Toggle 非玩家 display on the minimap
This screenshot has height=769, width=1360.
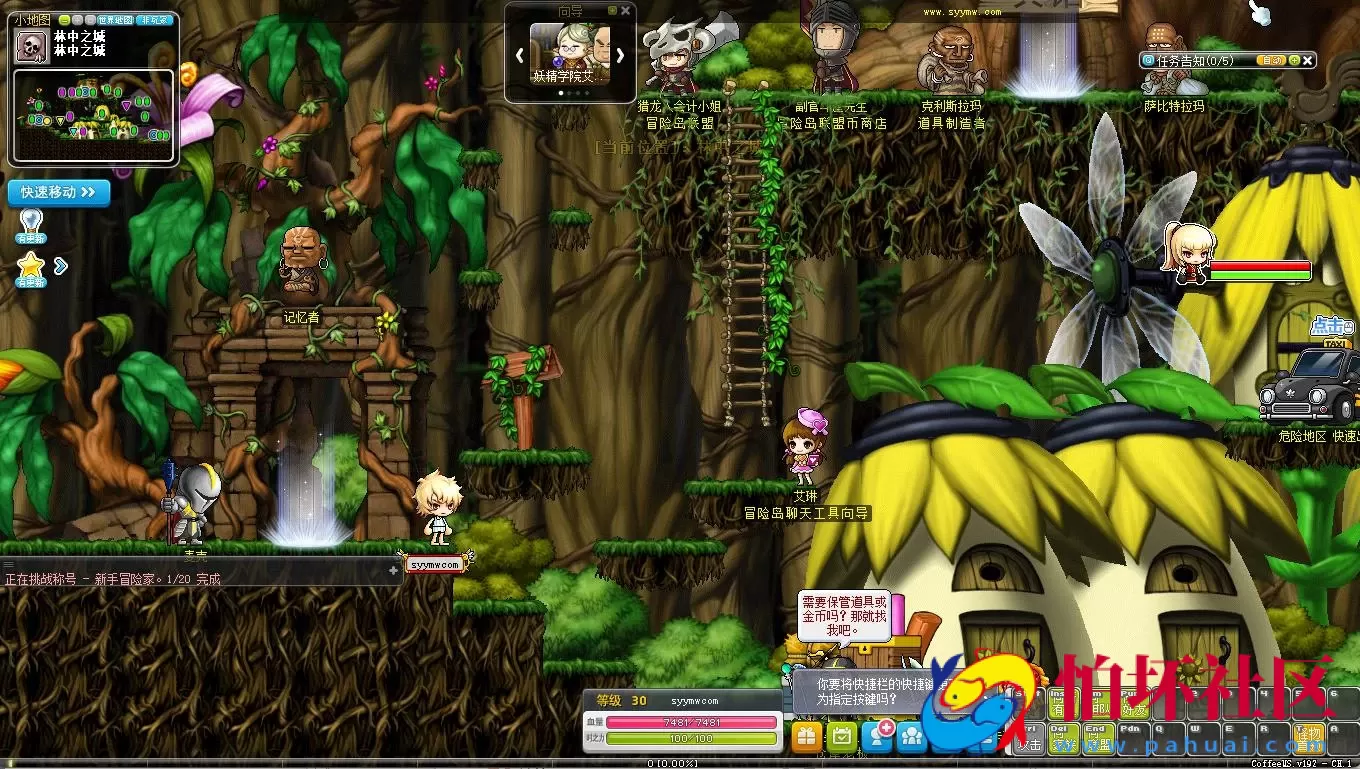coord(153,19)
